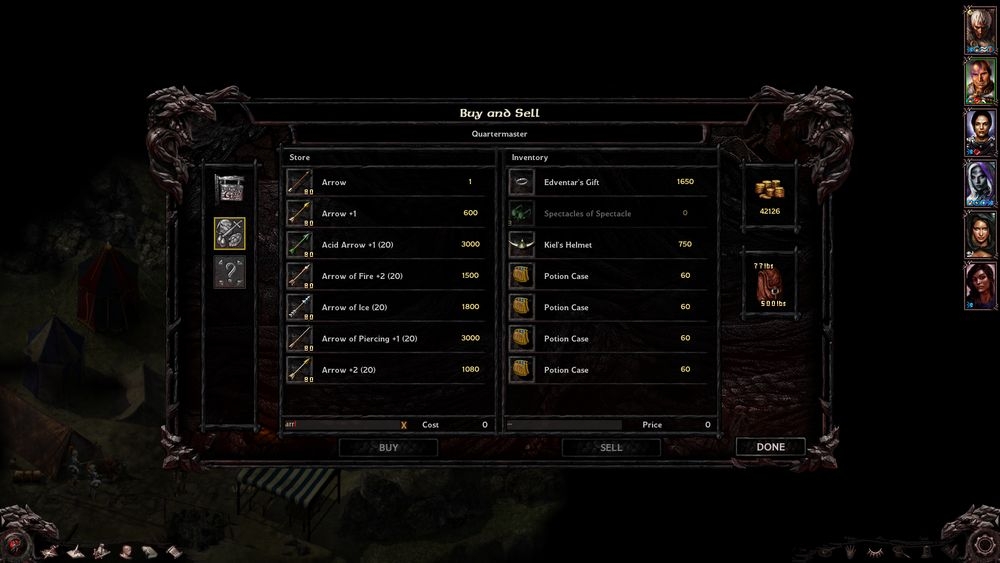Close the store with the Done button

(x=770, y=447)
